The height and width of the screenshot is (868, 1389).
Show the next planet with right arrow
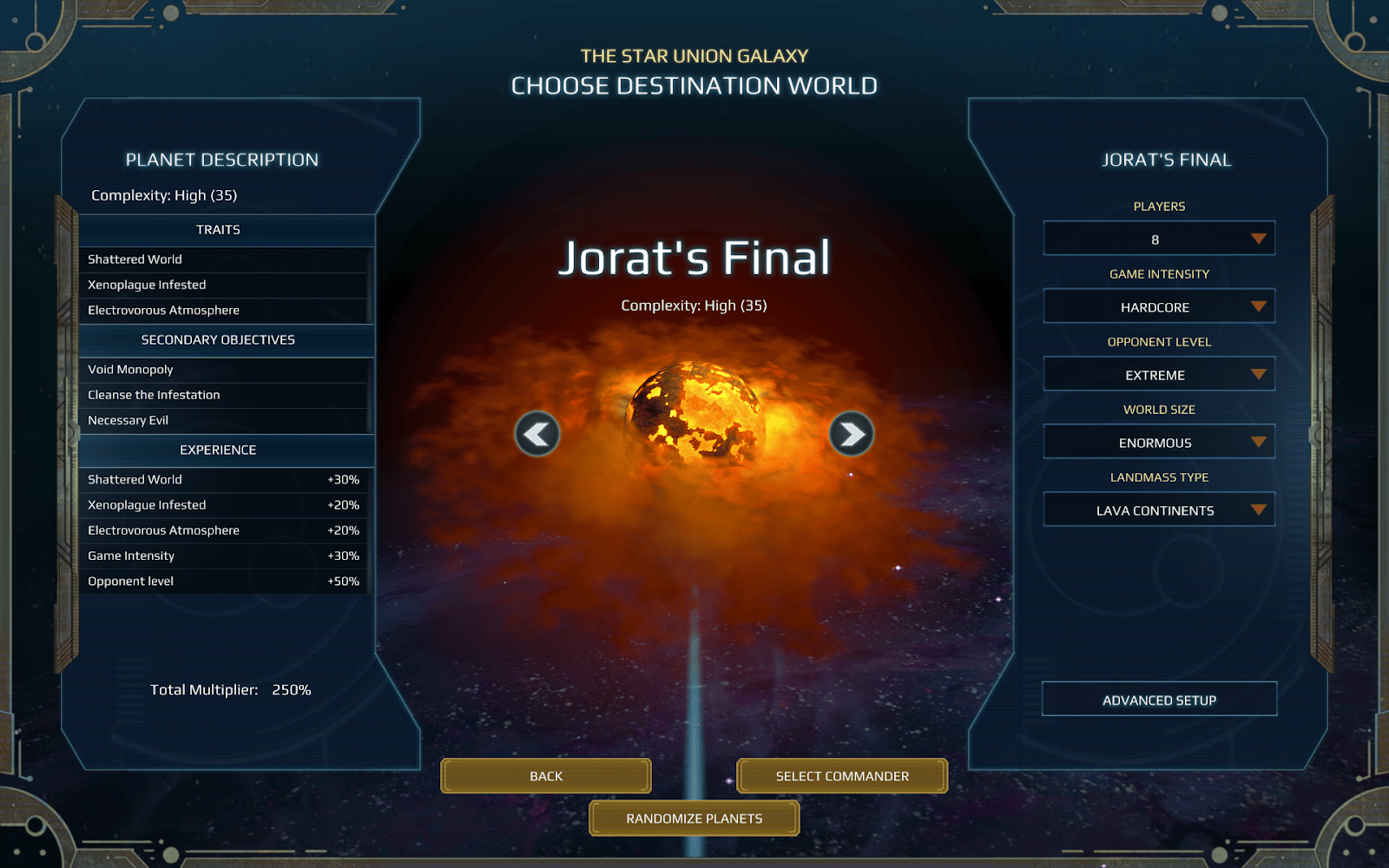pyautogui.click(x=852, y=434)
